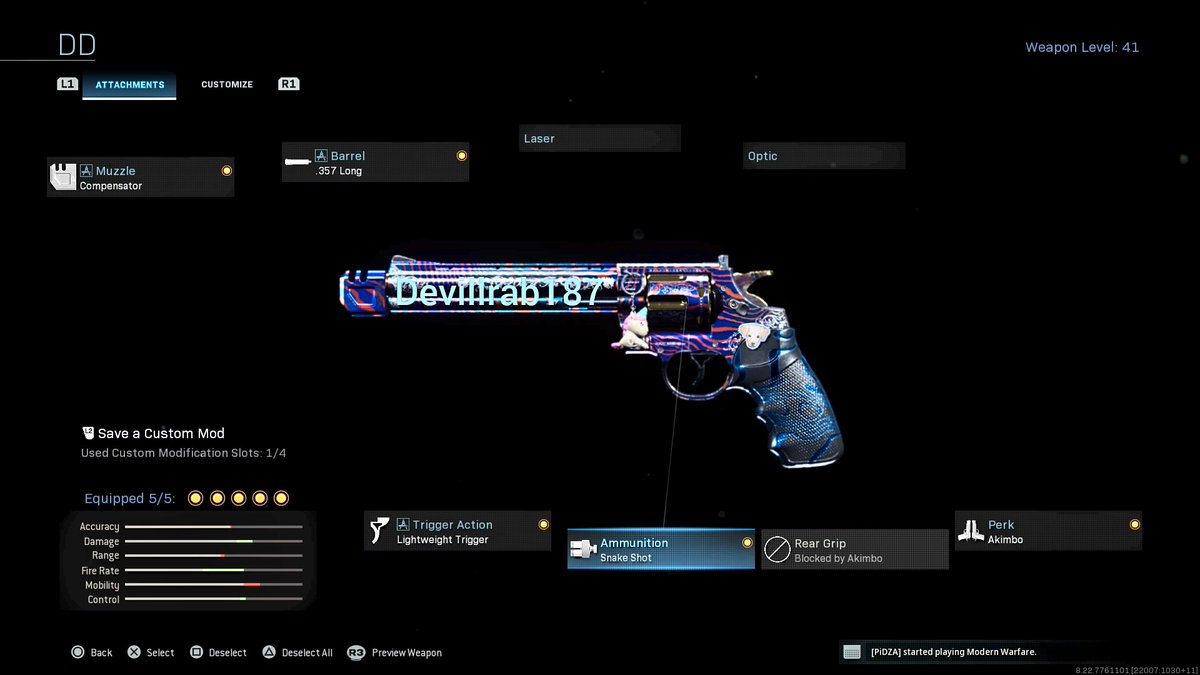Select the Akimbo Perk slot

point(1048,531)
